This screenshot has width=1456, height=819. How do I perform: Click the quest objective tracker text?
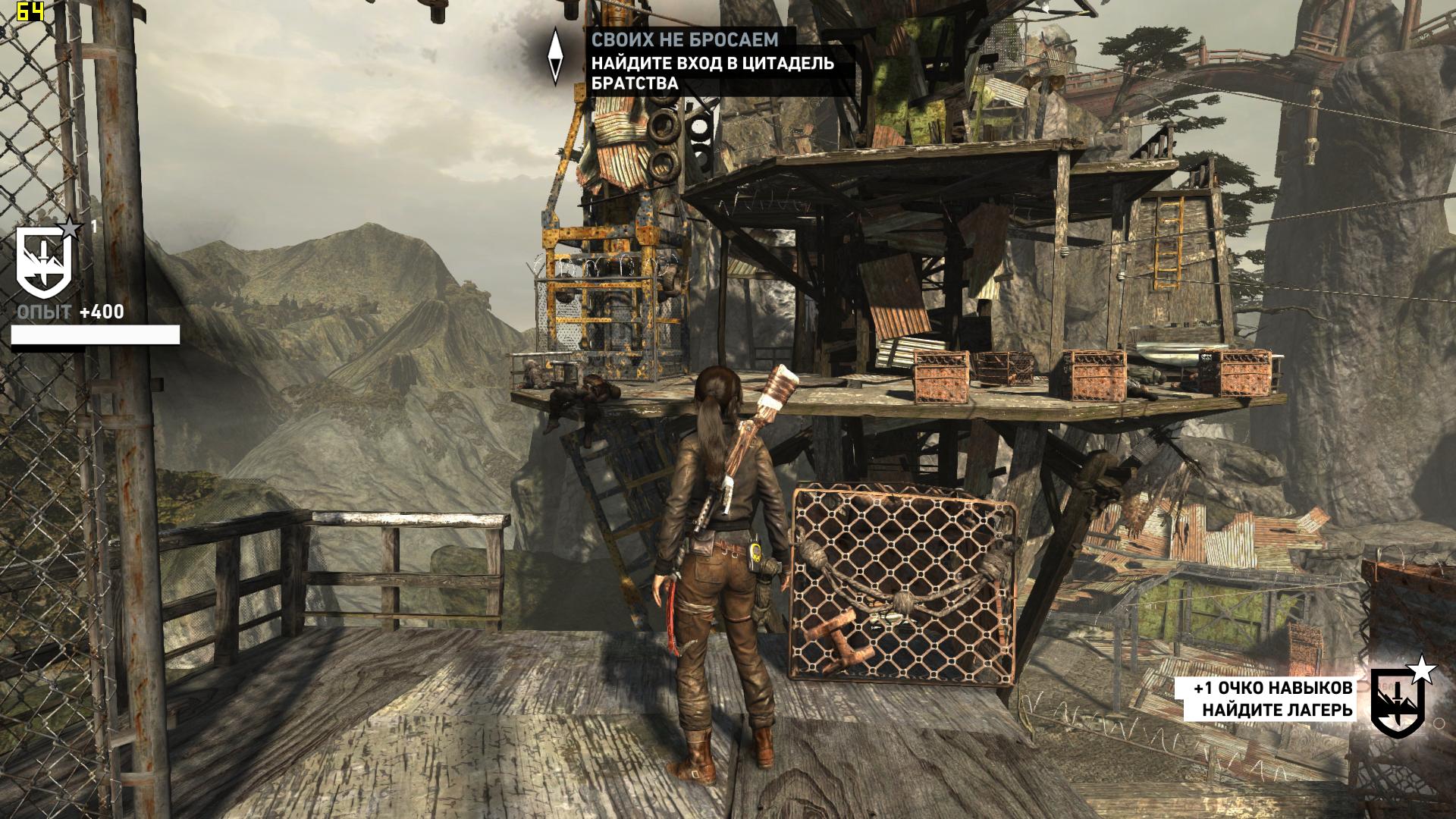(x=713, y=62)
